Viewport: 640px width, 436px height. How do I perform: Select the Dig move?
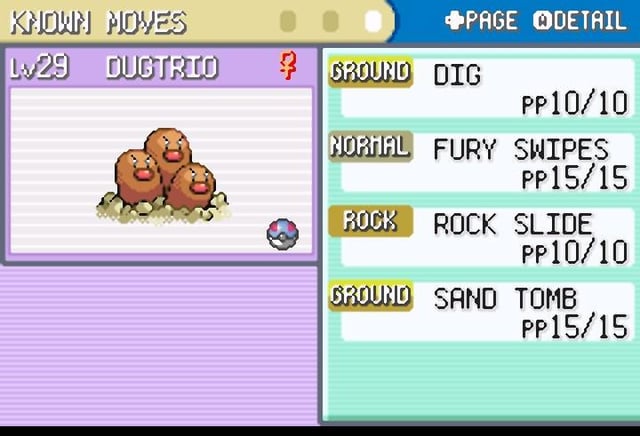(x=480, y=88)
